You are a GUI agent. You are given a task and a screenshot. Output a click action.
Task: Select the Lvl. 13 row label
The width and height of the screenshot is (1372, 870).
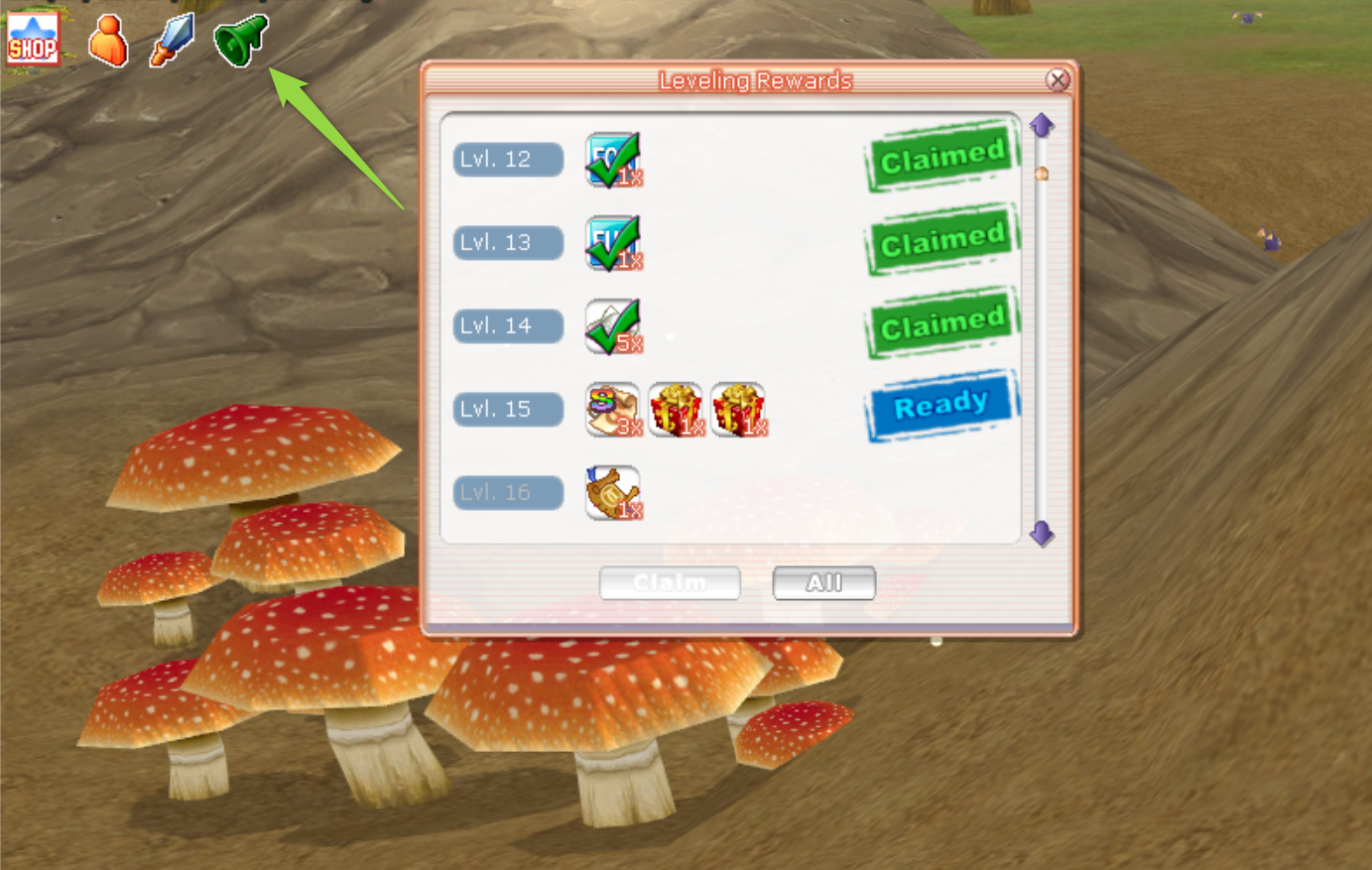(508, 242)
